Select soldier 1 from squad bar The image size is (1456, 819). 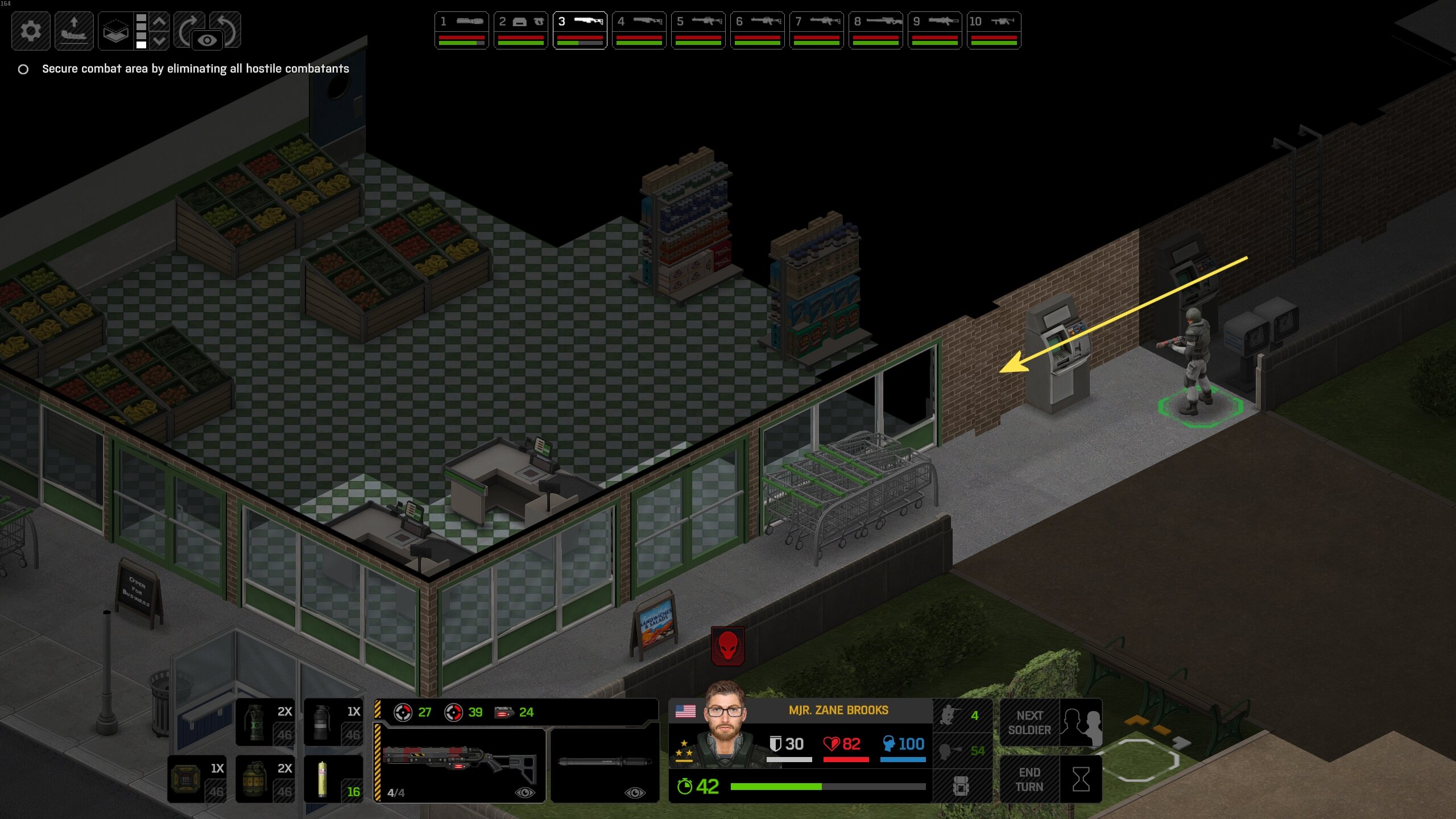461,30
